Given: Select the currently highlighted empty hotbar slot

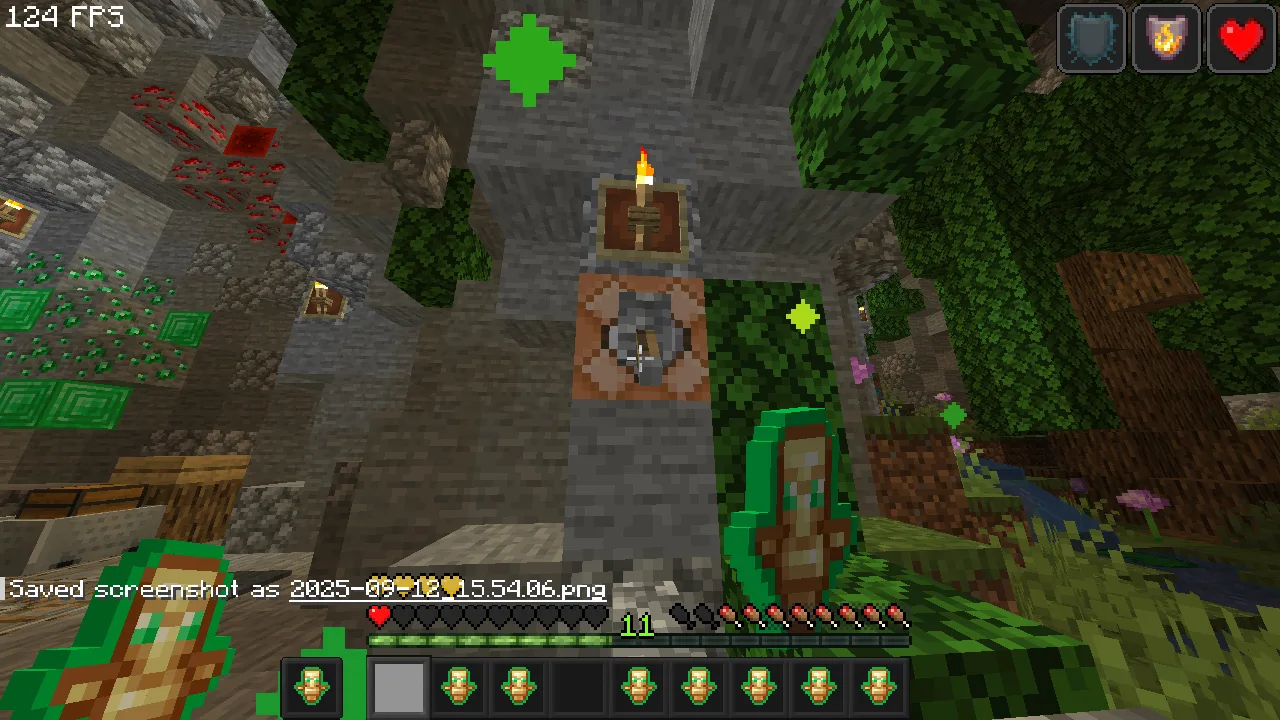Looking at the screenshot, I should point(398,686).
